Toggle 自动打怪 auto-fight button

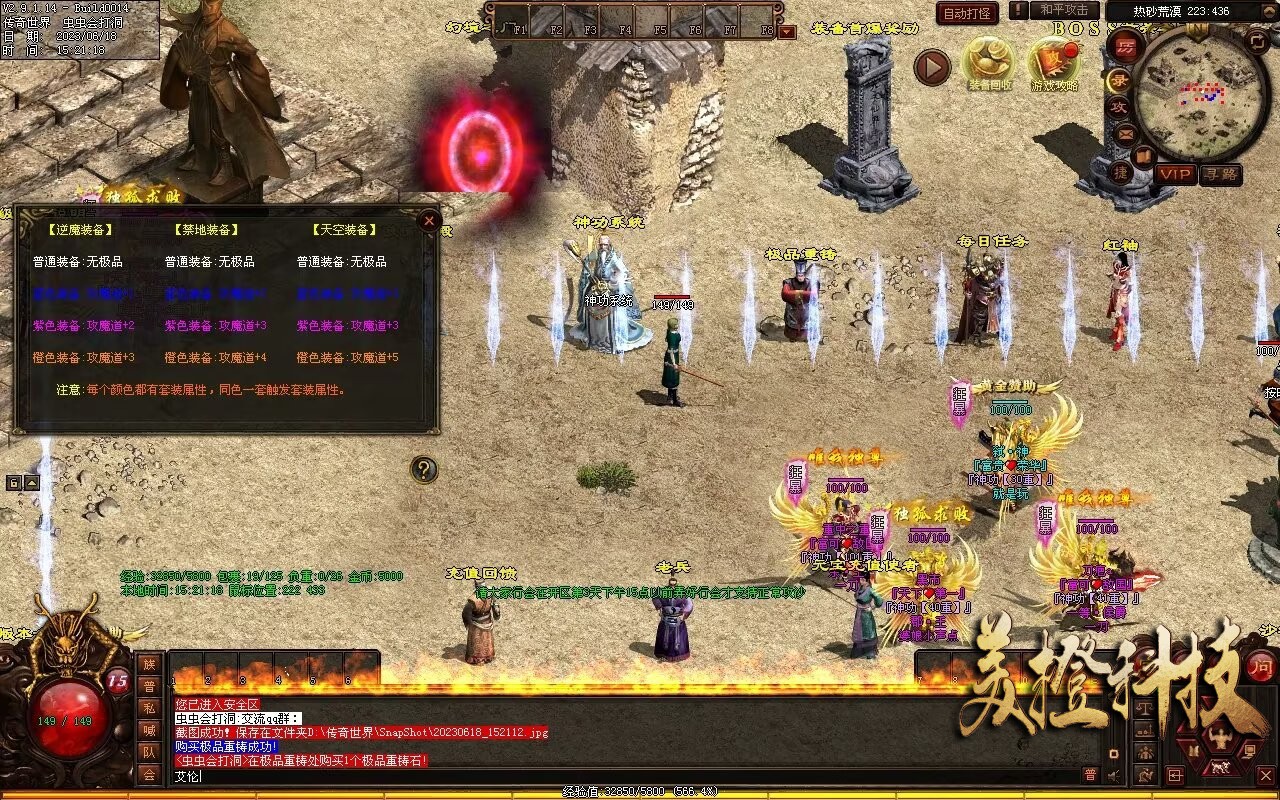tap(967, 13)
